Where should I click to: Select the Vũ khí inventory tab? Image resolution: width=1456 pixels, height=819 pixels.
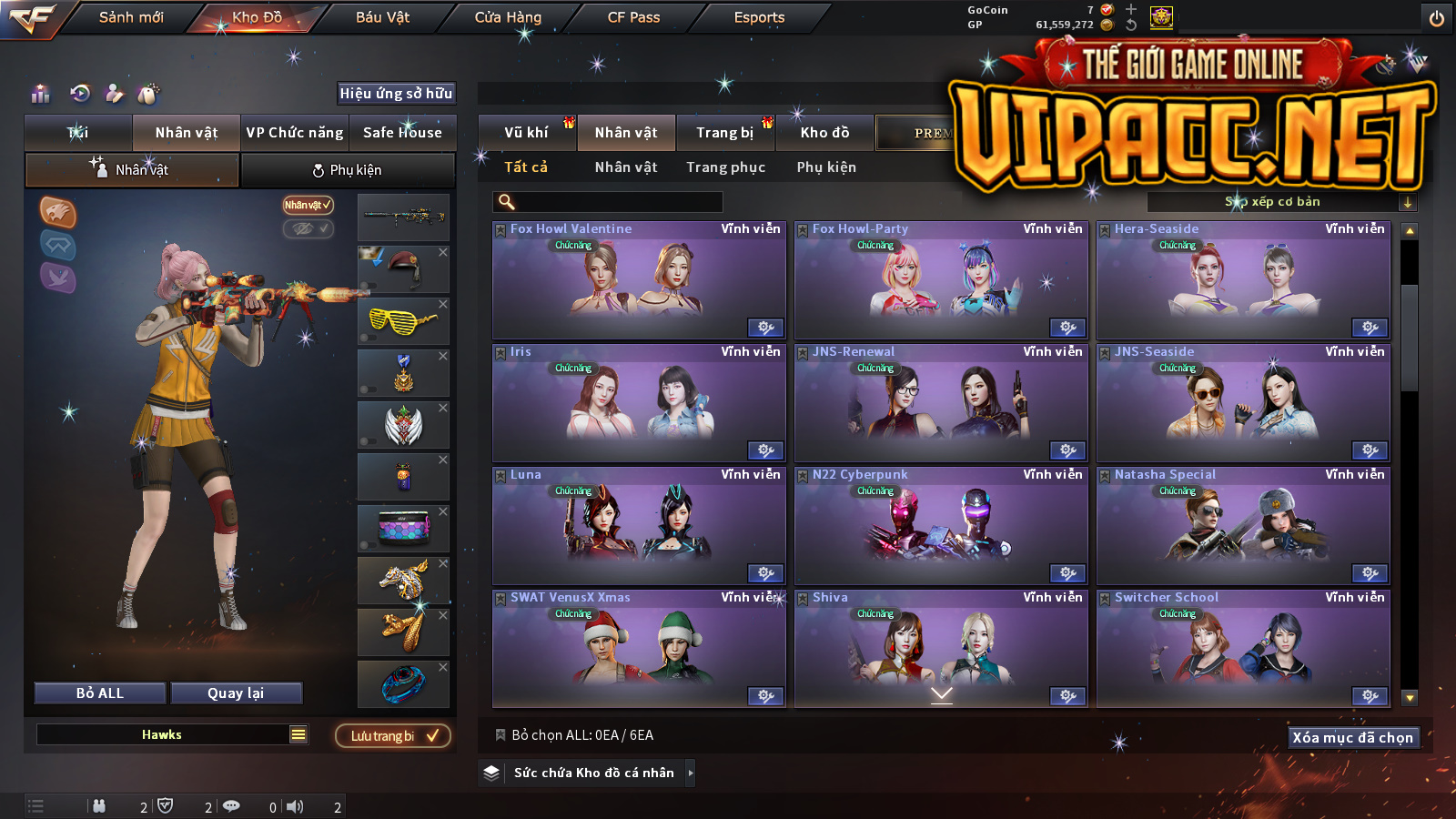[526, 133]
